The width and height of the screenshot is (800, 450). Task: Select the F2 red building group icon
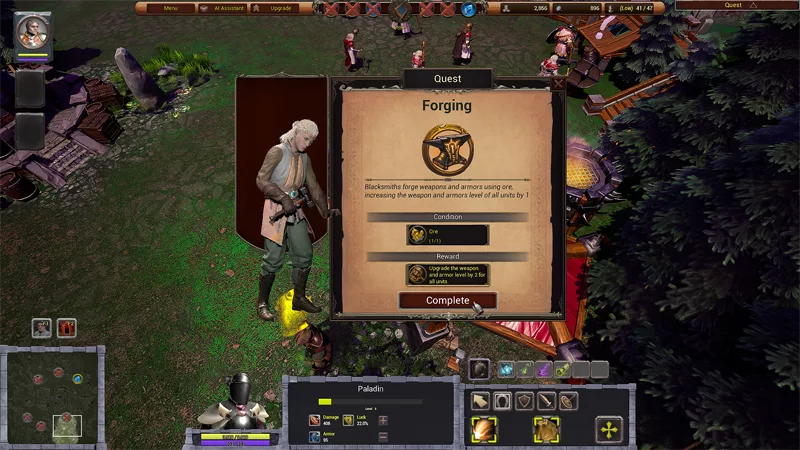(67, 327)
